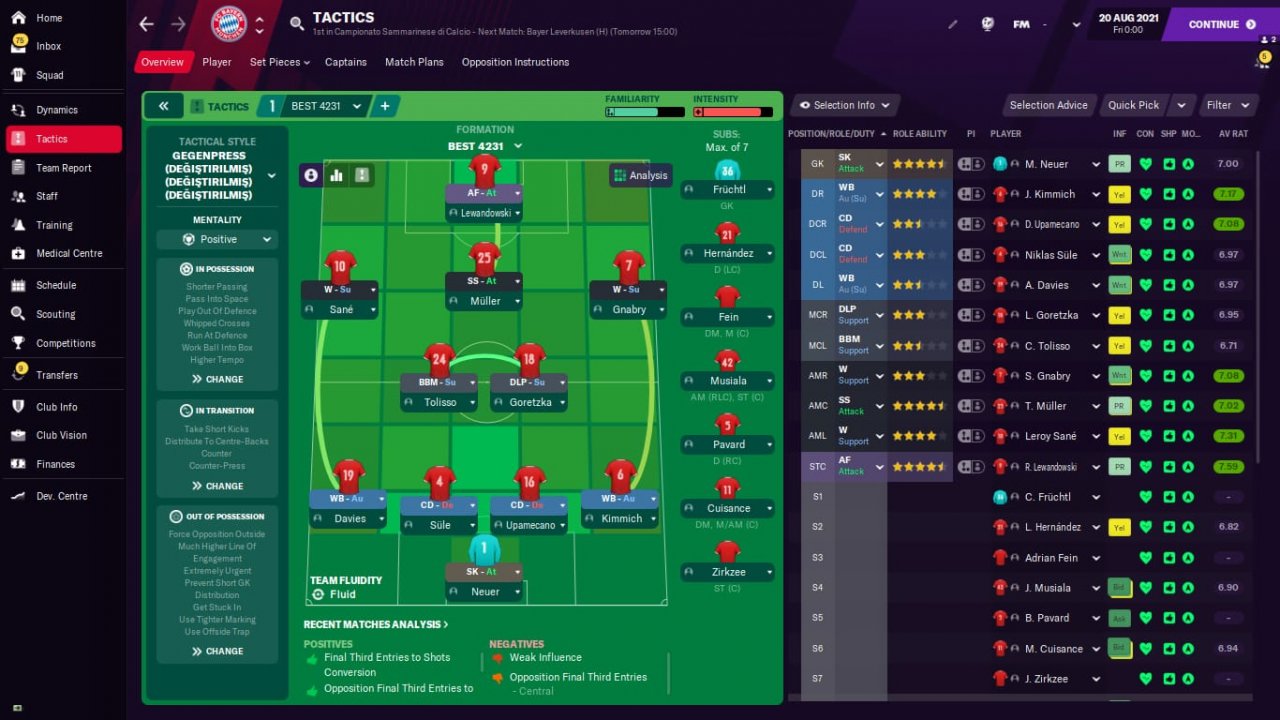
Task: Switch to the Match Plans tab
Action: (414, 62)
